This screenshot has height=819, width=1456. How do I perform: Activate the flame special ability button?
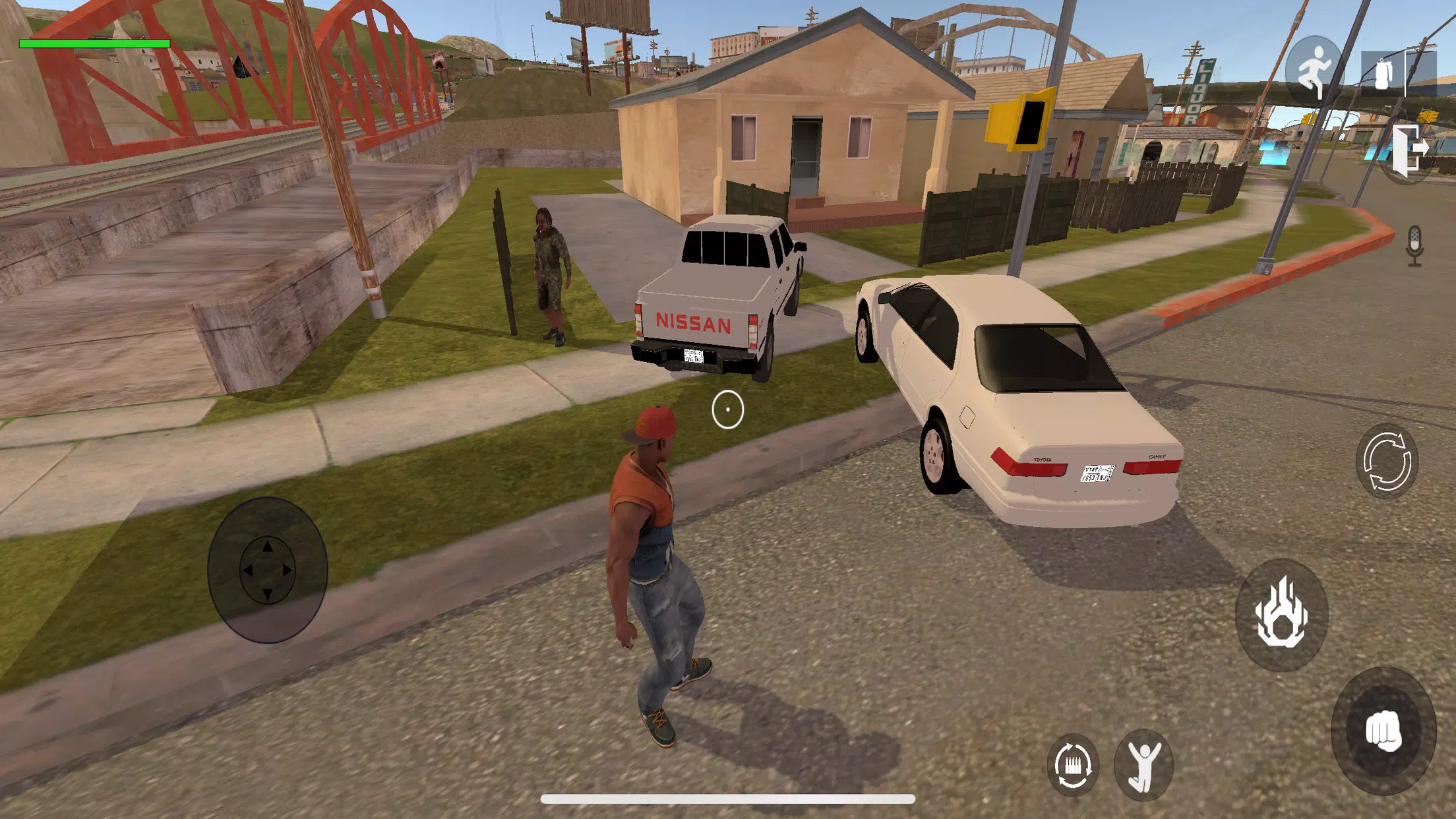pos(1281,614)
